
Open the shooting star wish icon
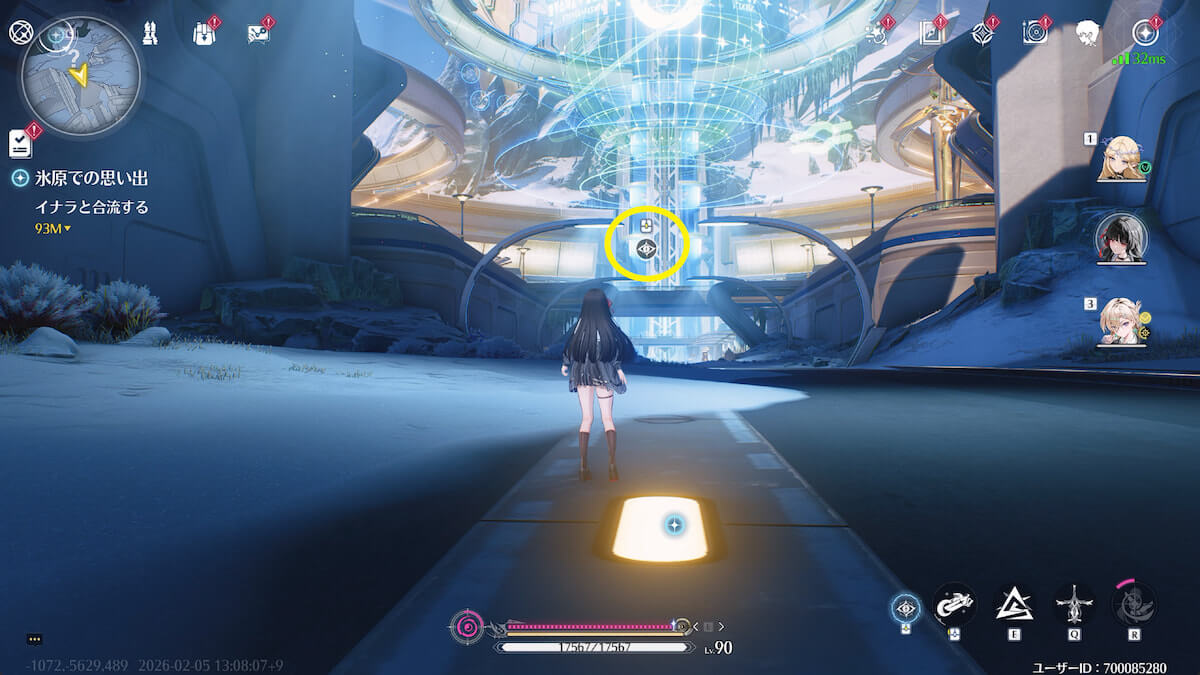[x=878, y=33]
